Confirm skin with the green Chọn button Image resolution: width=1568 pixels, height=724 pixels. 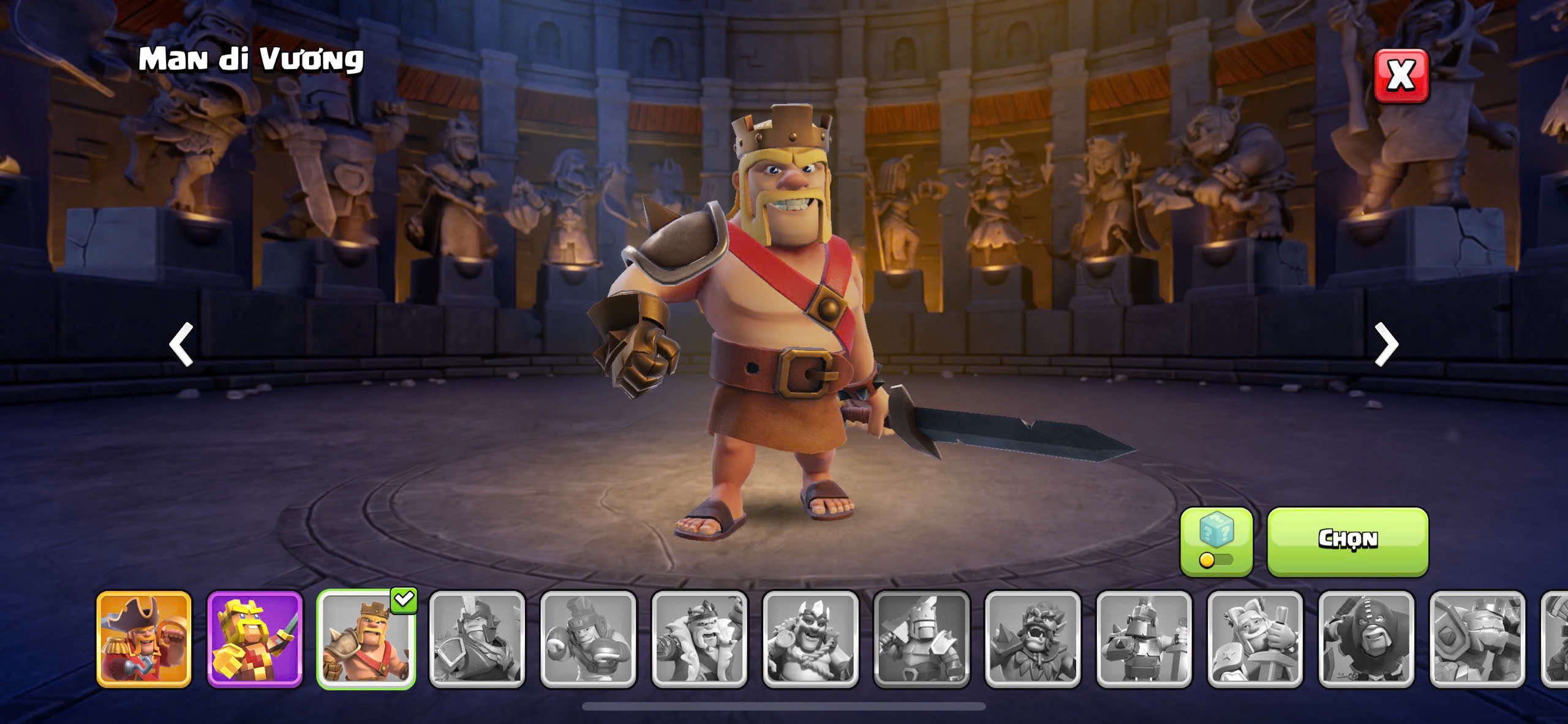pos(1347,541)
